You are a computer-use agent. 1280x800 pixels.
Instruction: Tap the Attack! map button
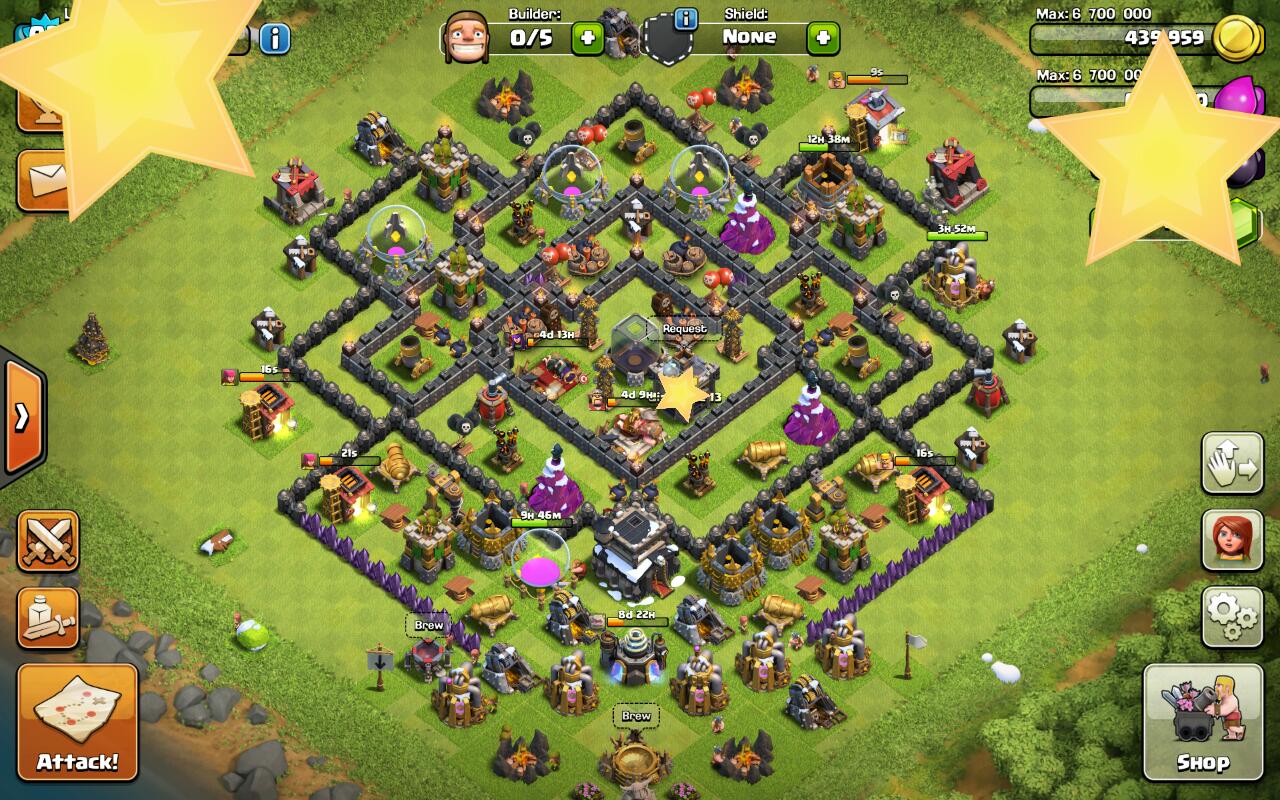tap(77, 720)
